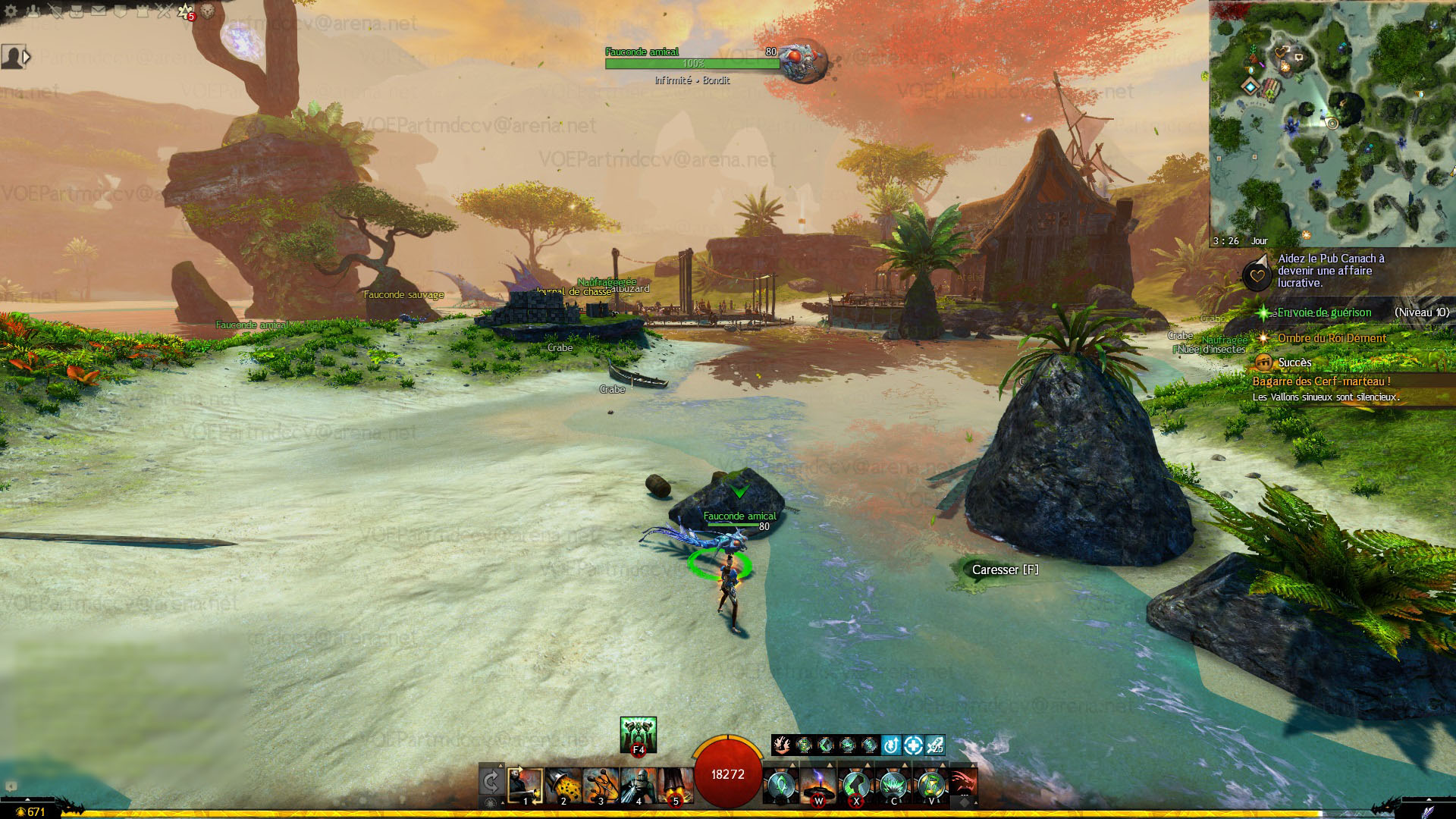
Task: Click the star icon with red 5 badge
Action: (185, 11)
